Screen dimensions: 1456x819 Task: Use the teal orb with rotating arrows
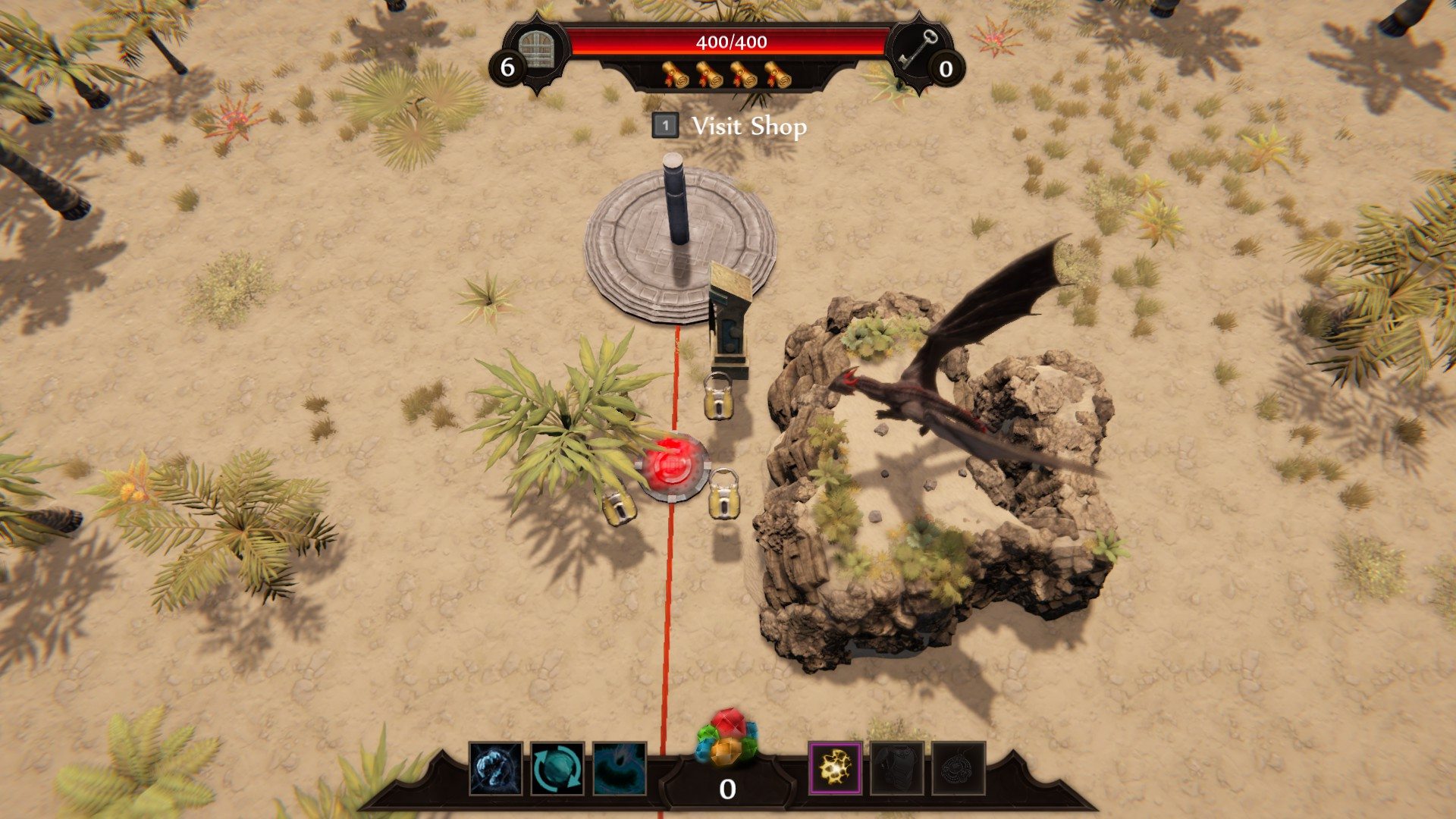click(x=557, y=768)
